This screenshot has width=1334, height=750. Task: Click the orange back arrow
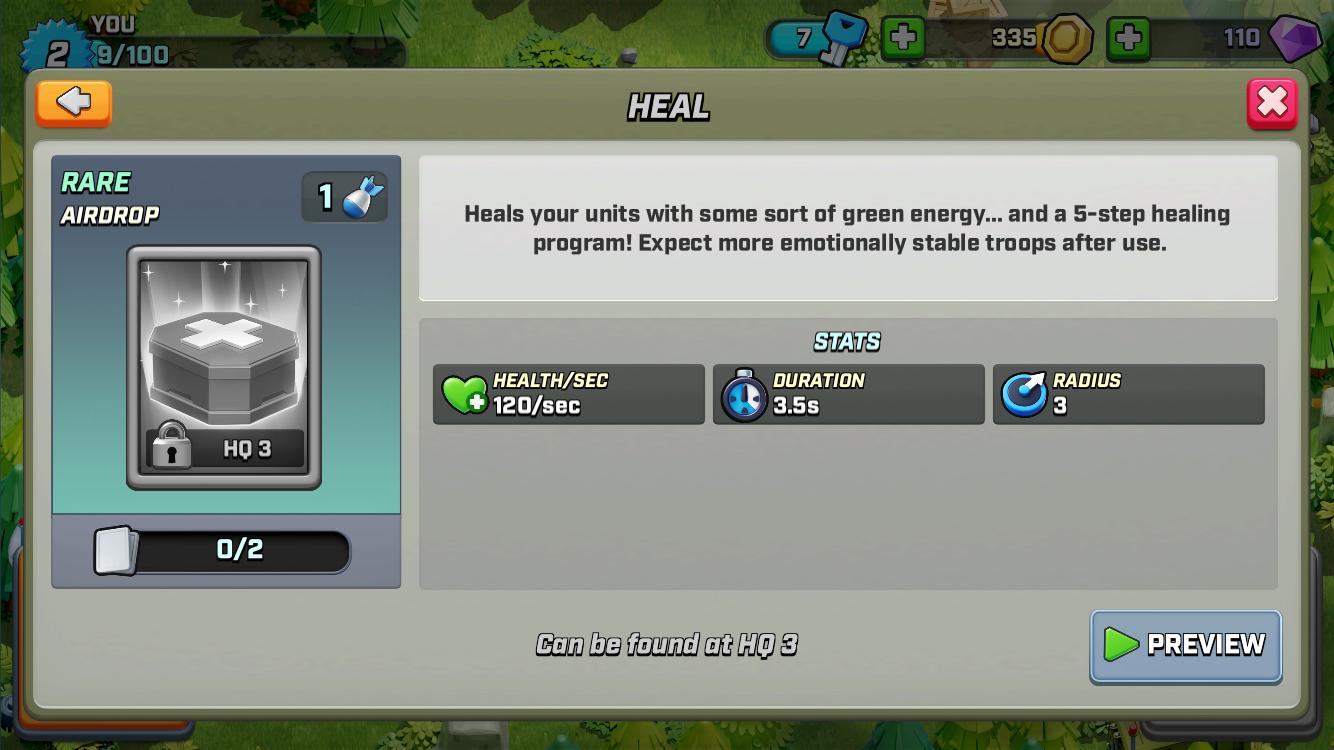coord(73,103)
